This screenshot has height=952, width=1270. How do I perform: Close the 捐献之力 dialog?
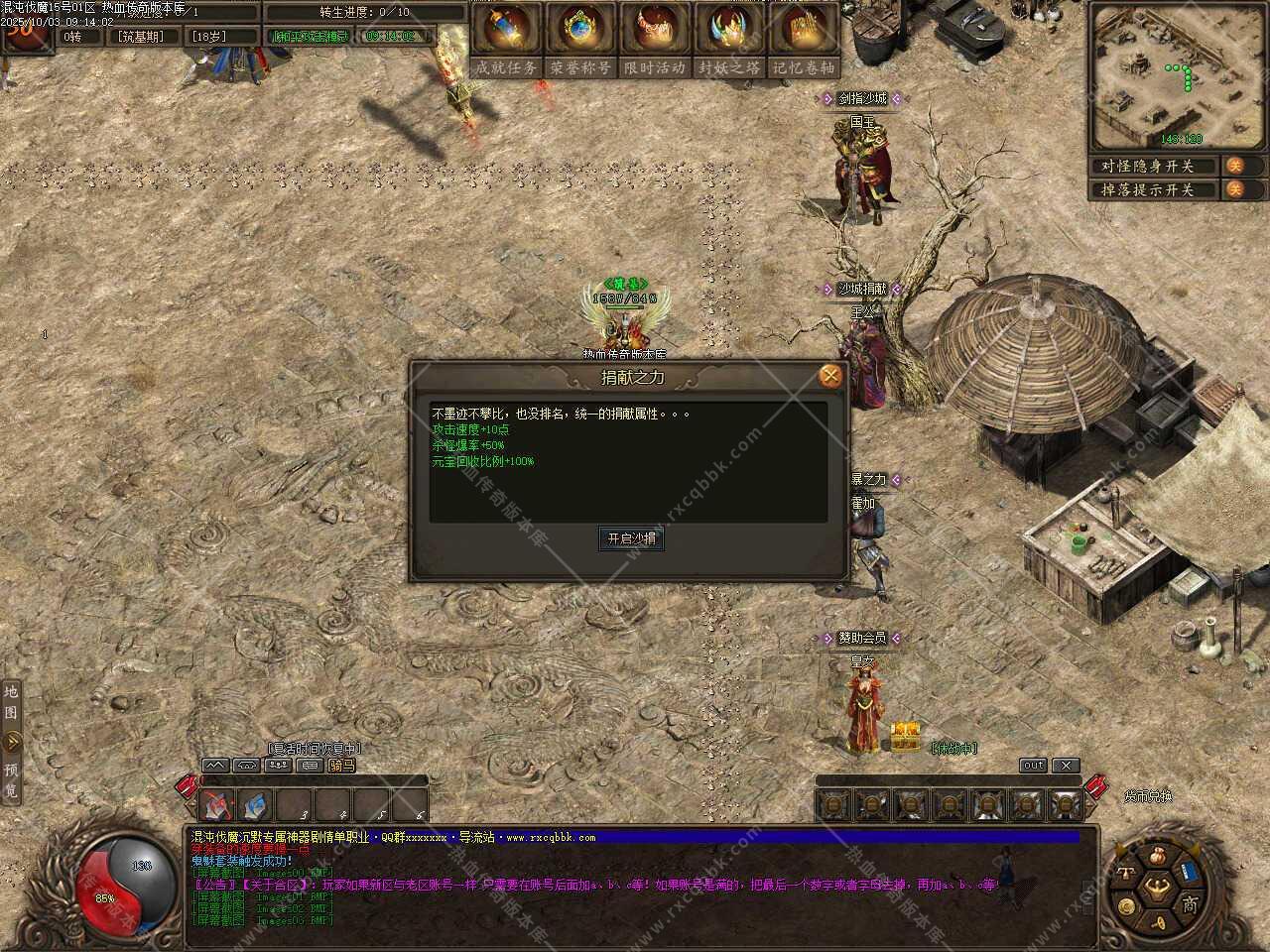pyautogui.click(x=830, y=376)
